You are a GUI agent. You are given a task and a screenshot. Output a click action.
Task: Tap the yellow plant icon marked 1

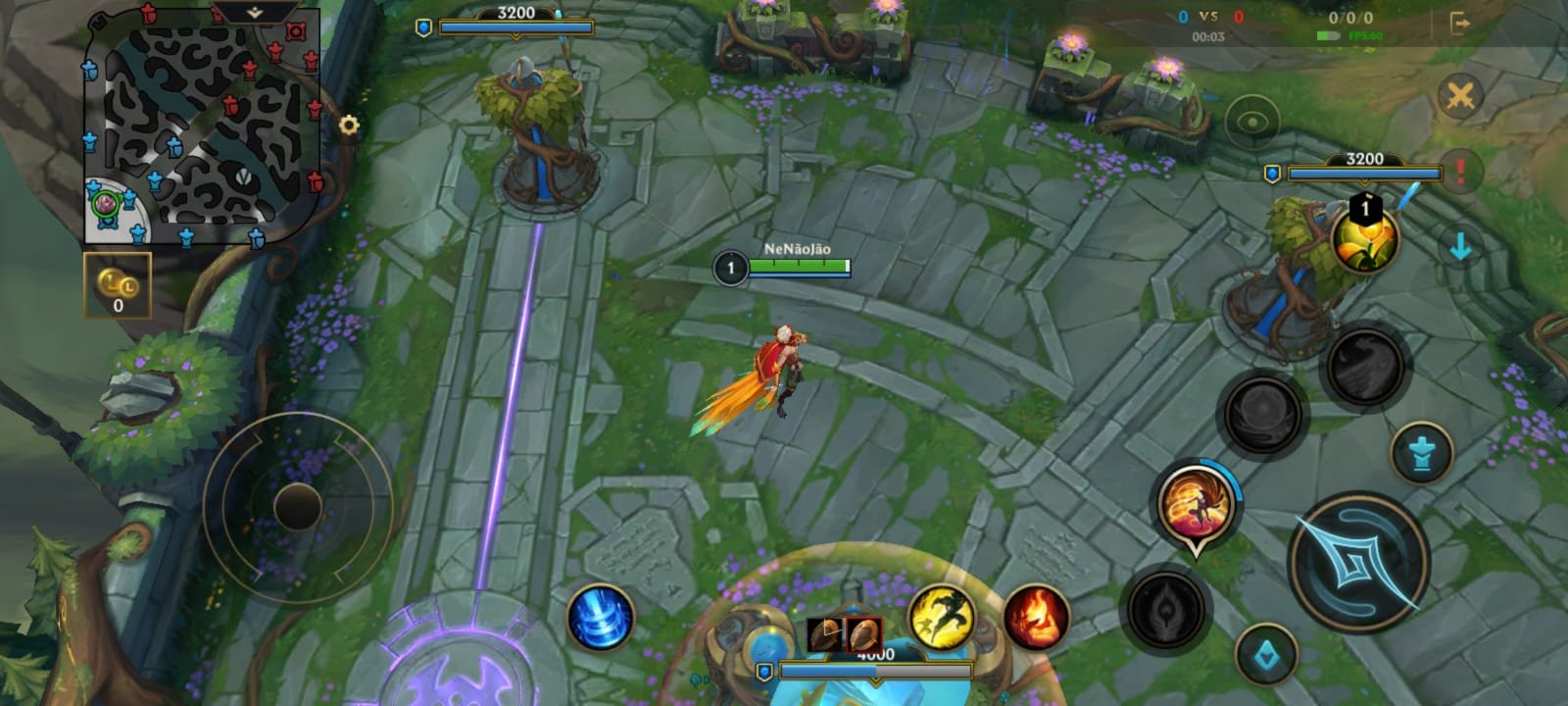pos(1364,238)
